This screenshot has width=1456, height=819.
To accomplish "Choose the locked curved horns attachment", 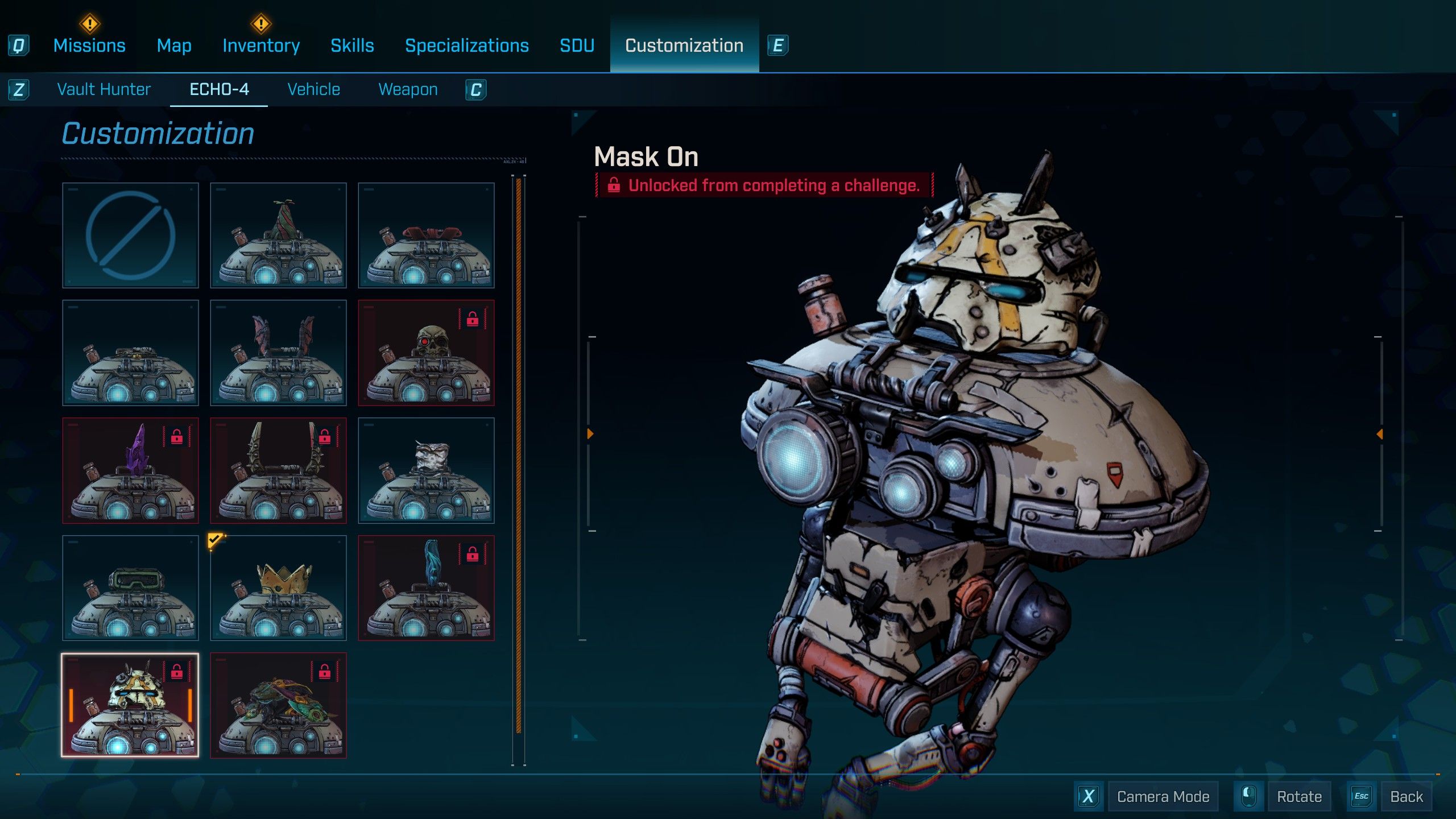I will [x=278, y=470].
